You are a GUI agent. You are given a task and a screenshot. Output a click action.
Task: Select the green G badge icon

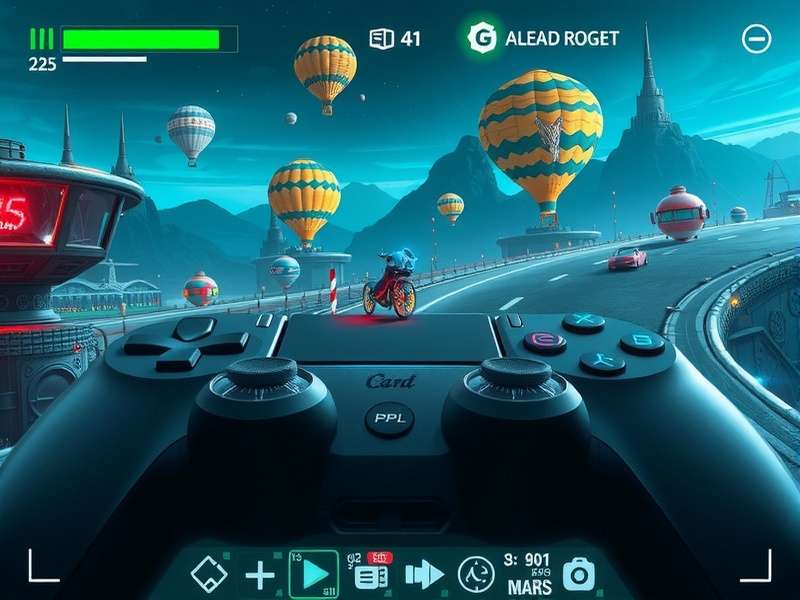[x=482, y=38]
